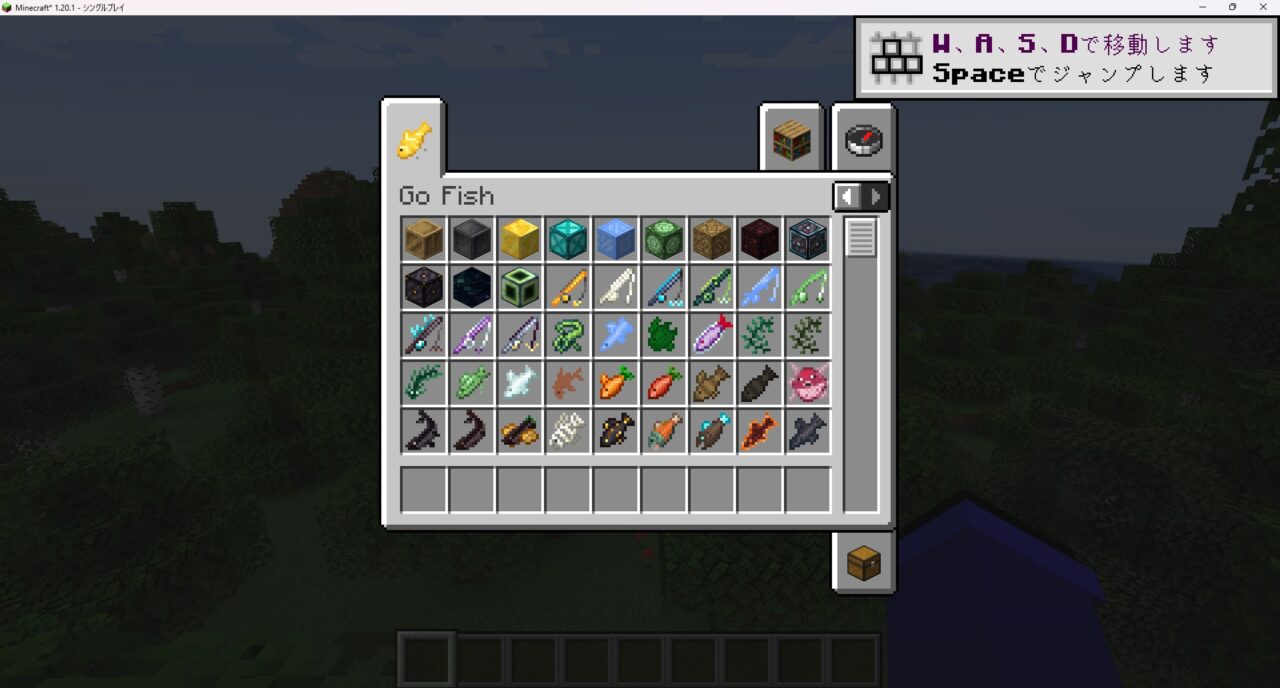This screenshot has height=688, width=1280.
Task: Grab the pink fish with red tail
Action: click(x=712, y=335)
